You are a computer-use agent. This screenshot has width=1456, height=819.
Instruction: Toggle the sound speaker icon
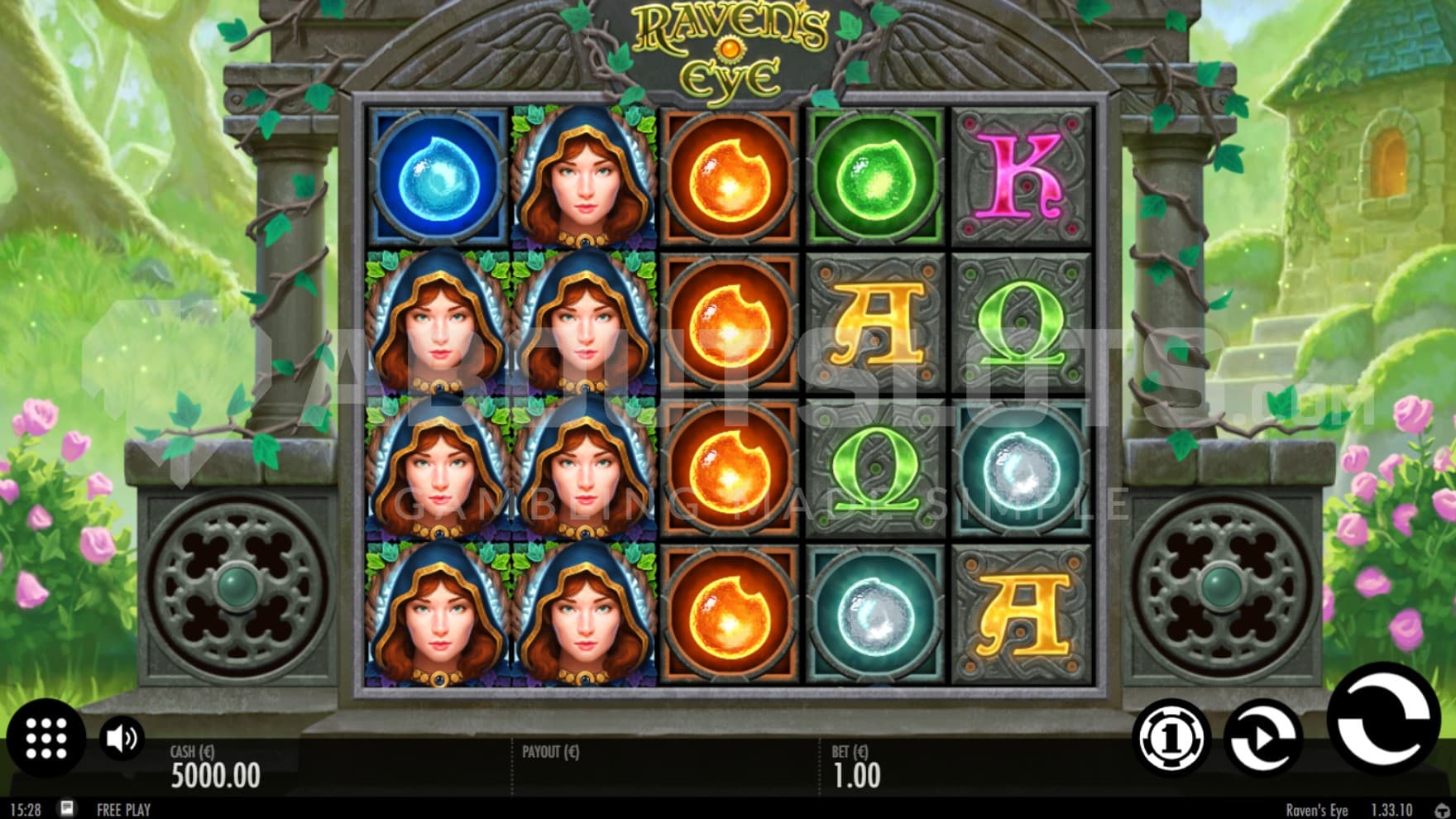(122, 738)
